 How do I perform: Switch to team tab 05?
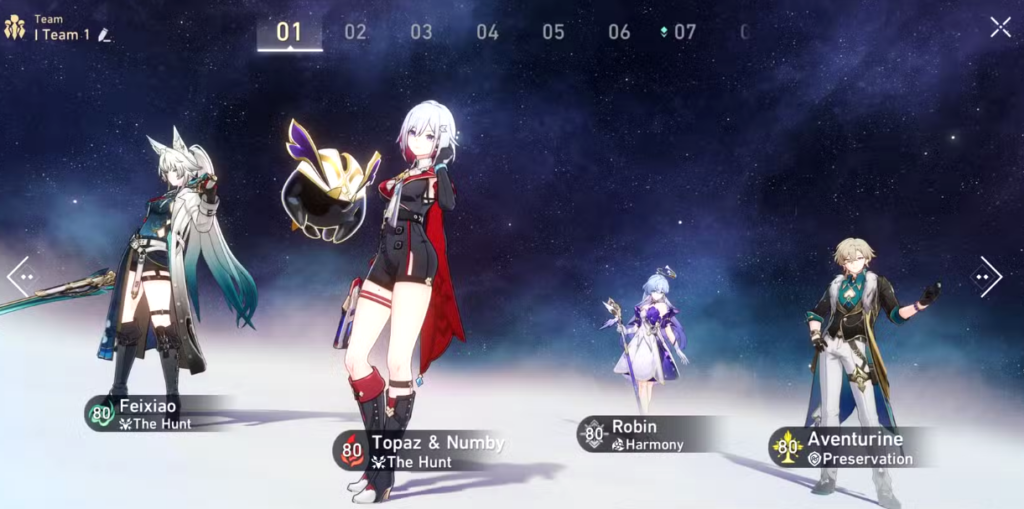click(x=553, y=32)
